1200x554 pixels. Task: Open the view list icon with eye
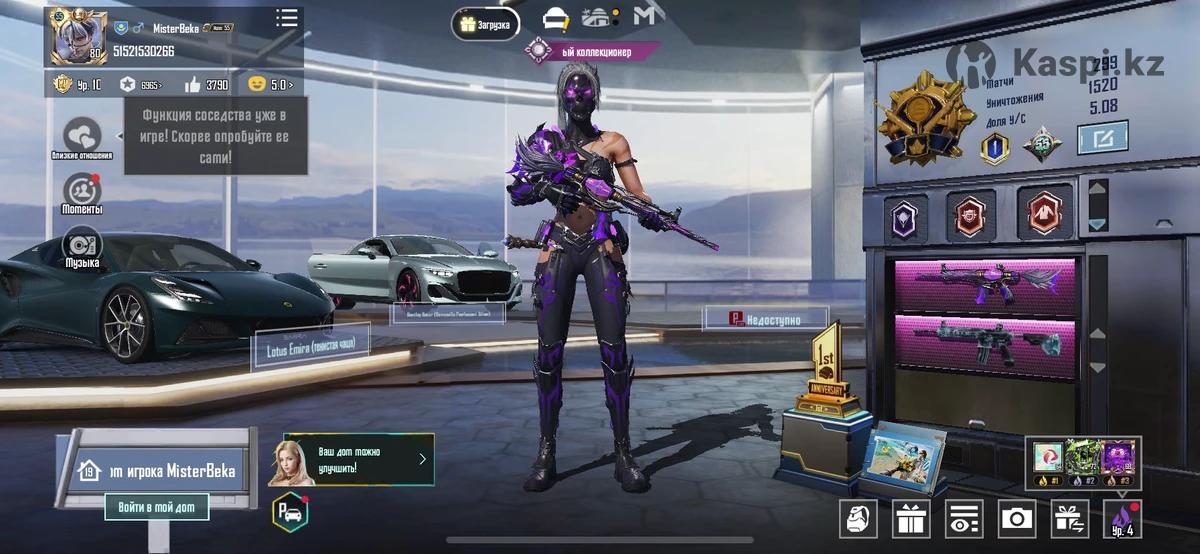pyautogui.click(x=964, y=518)
